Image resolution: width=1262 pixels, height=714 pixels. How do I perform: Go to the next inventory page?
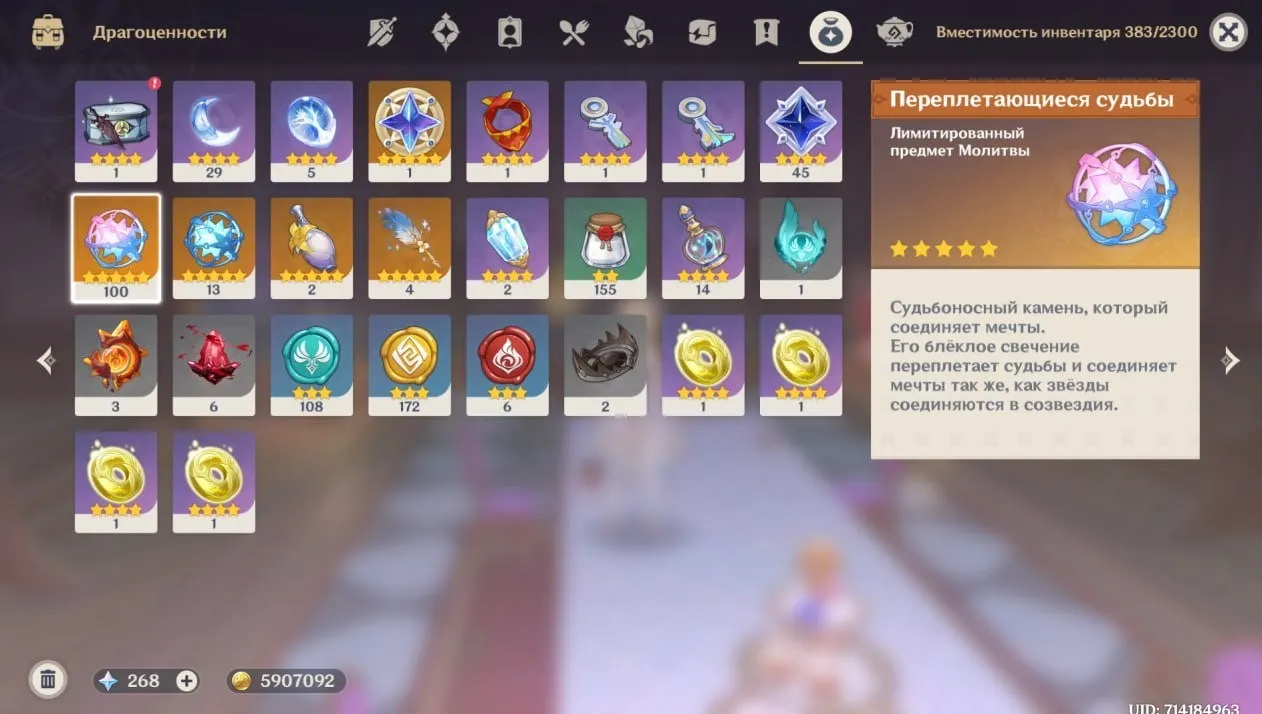pyautogui.click(x=1231, y=361)
